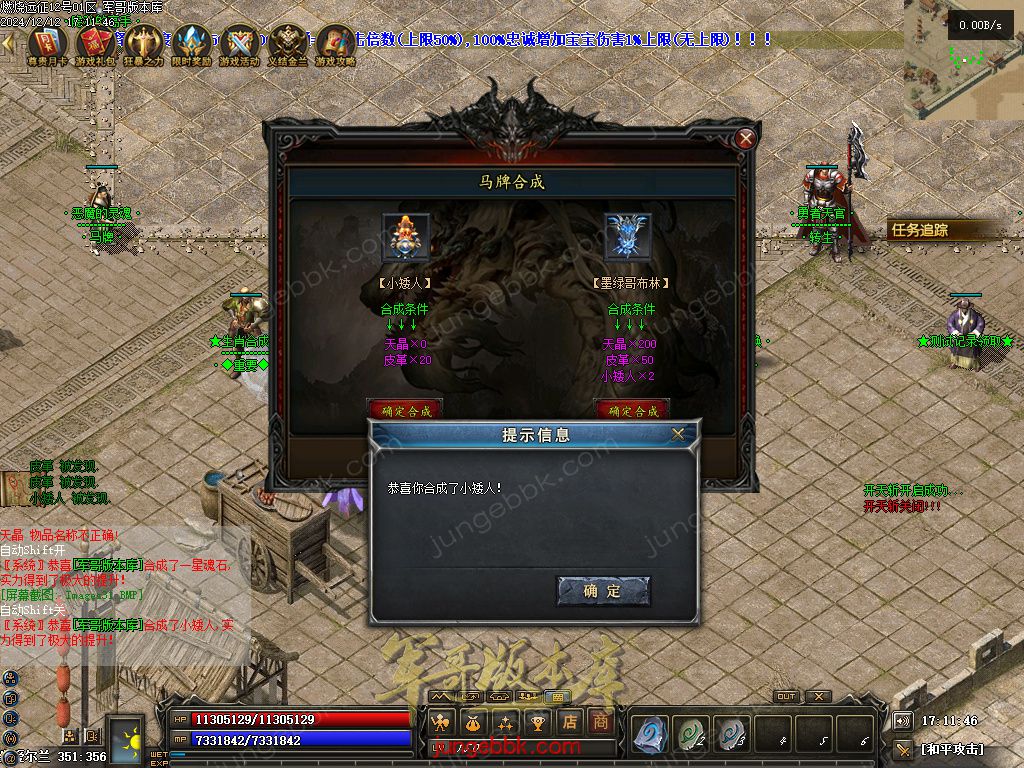Open the 店 shop button on the bottom bar
The height and width of the screenshot is (768, 1024).
click(x=570, y=721)
